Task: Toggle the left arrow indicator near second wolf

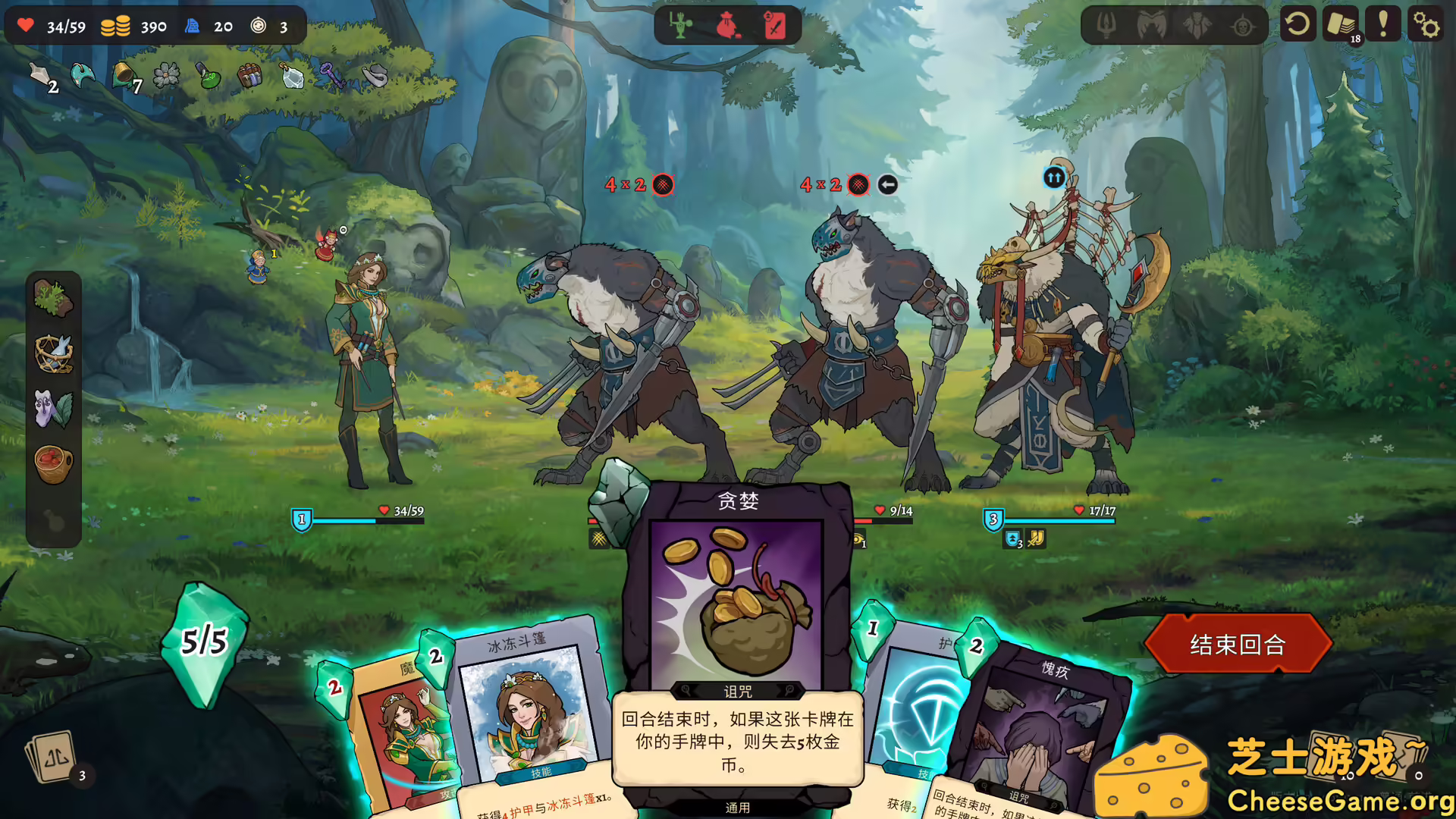Action: pos(887,183)
